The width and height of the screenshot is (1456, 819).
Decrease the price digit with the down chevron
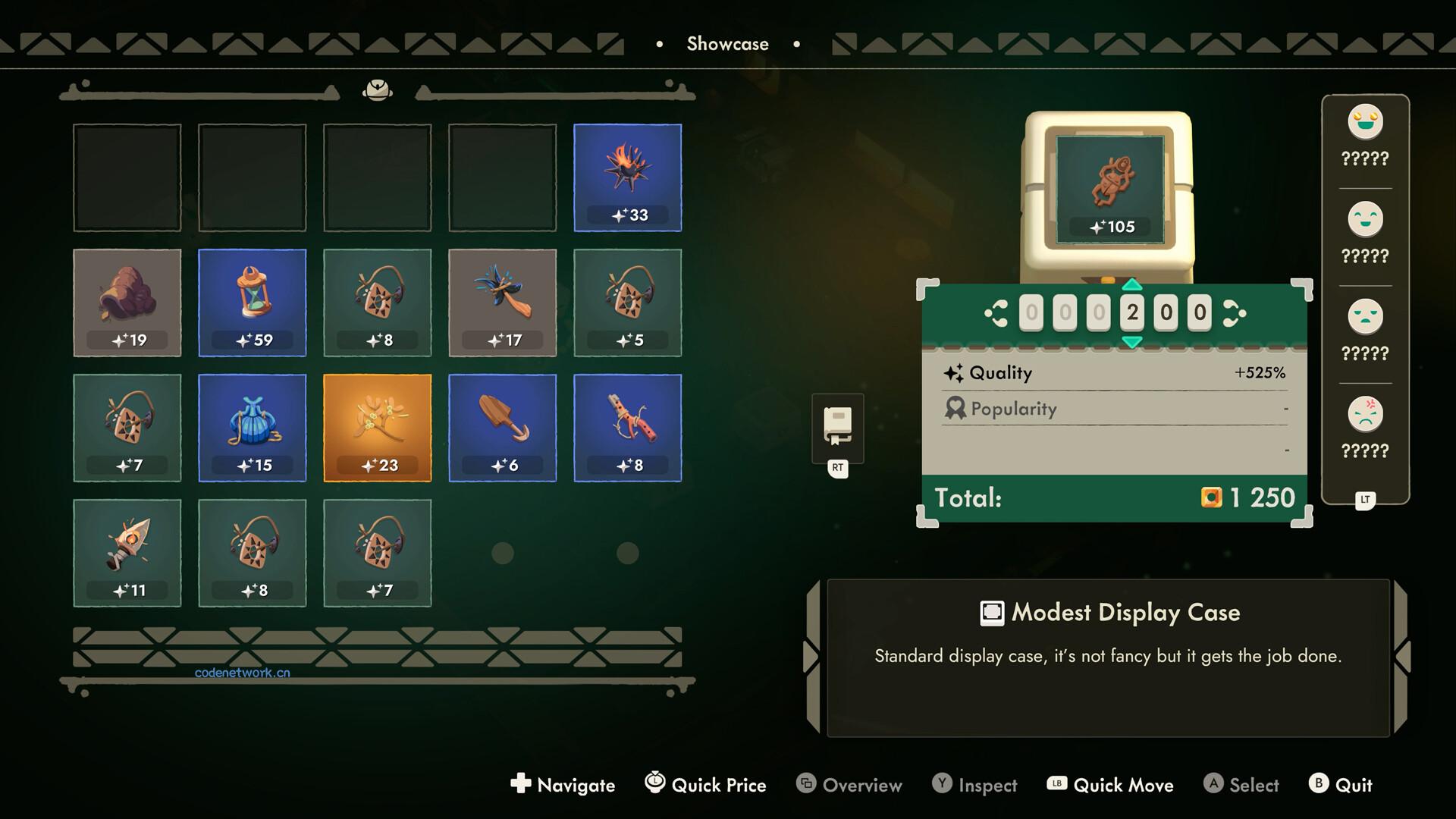point(1133,342)
